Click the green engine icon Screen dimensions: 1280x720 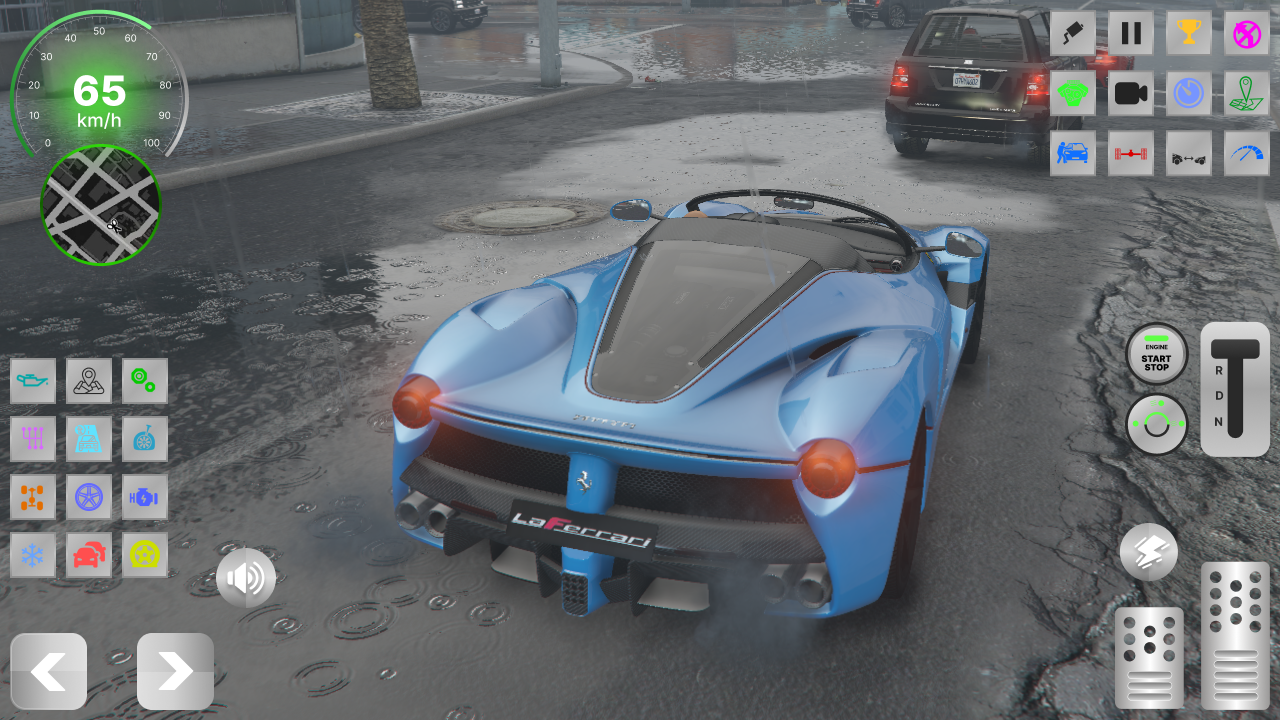tap(1072, 93)
